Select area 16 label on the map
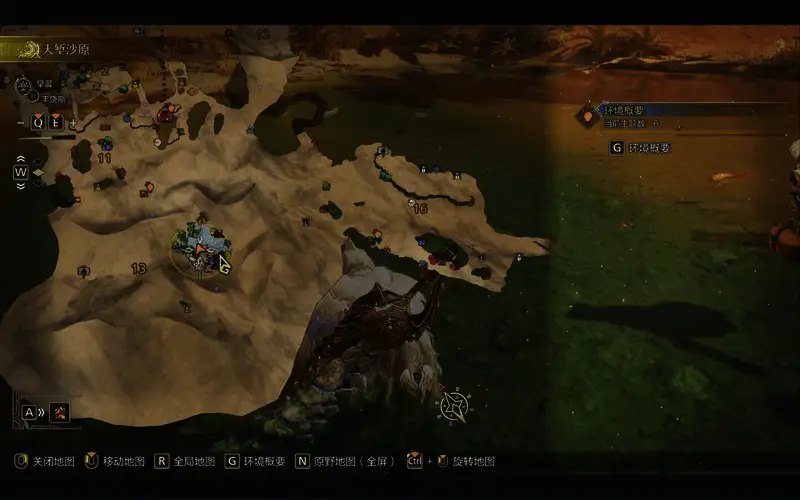 coord(420,208)
